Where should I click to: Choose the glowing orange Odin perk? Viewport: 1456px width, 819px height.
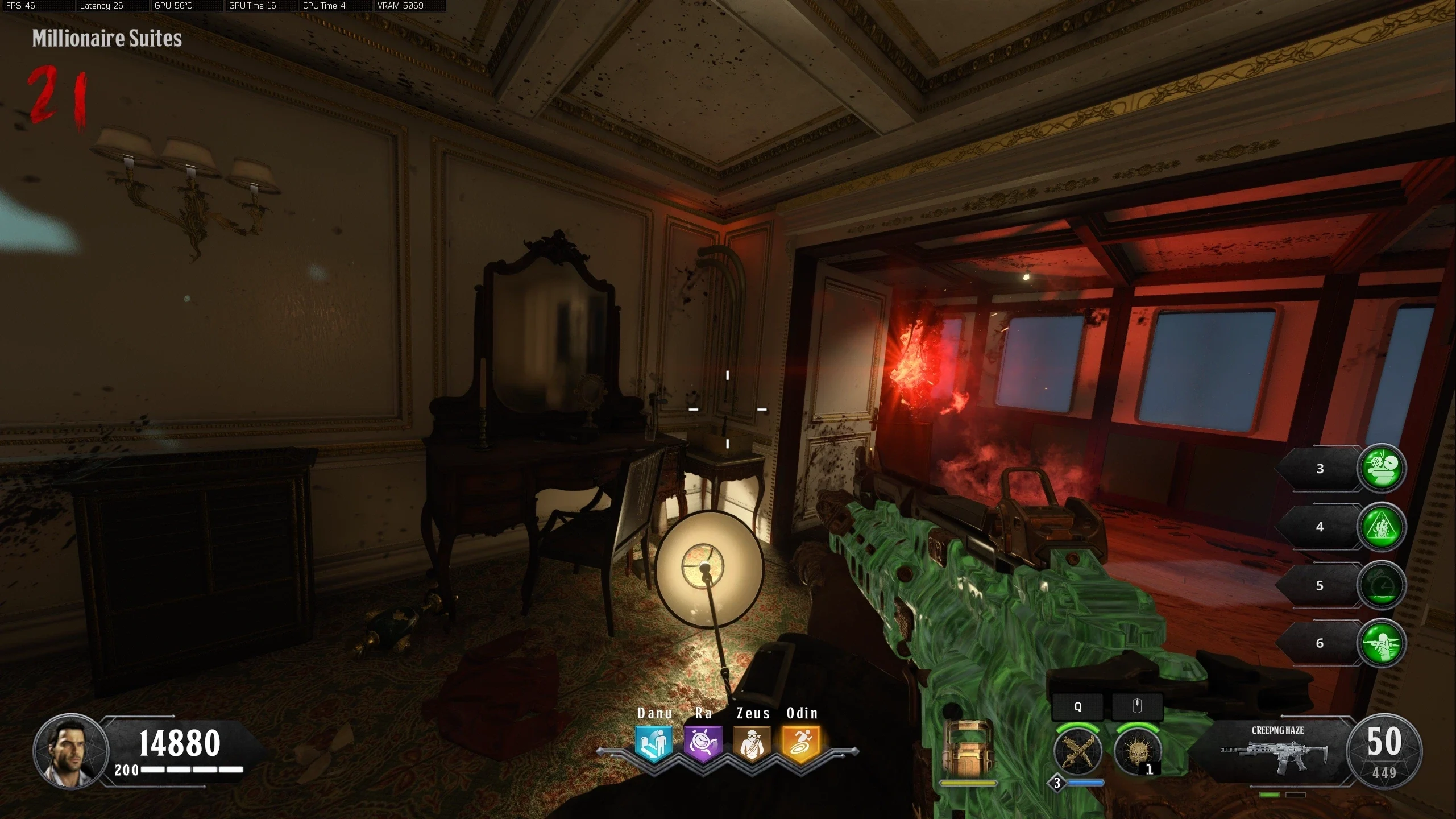click(801, 743)
